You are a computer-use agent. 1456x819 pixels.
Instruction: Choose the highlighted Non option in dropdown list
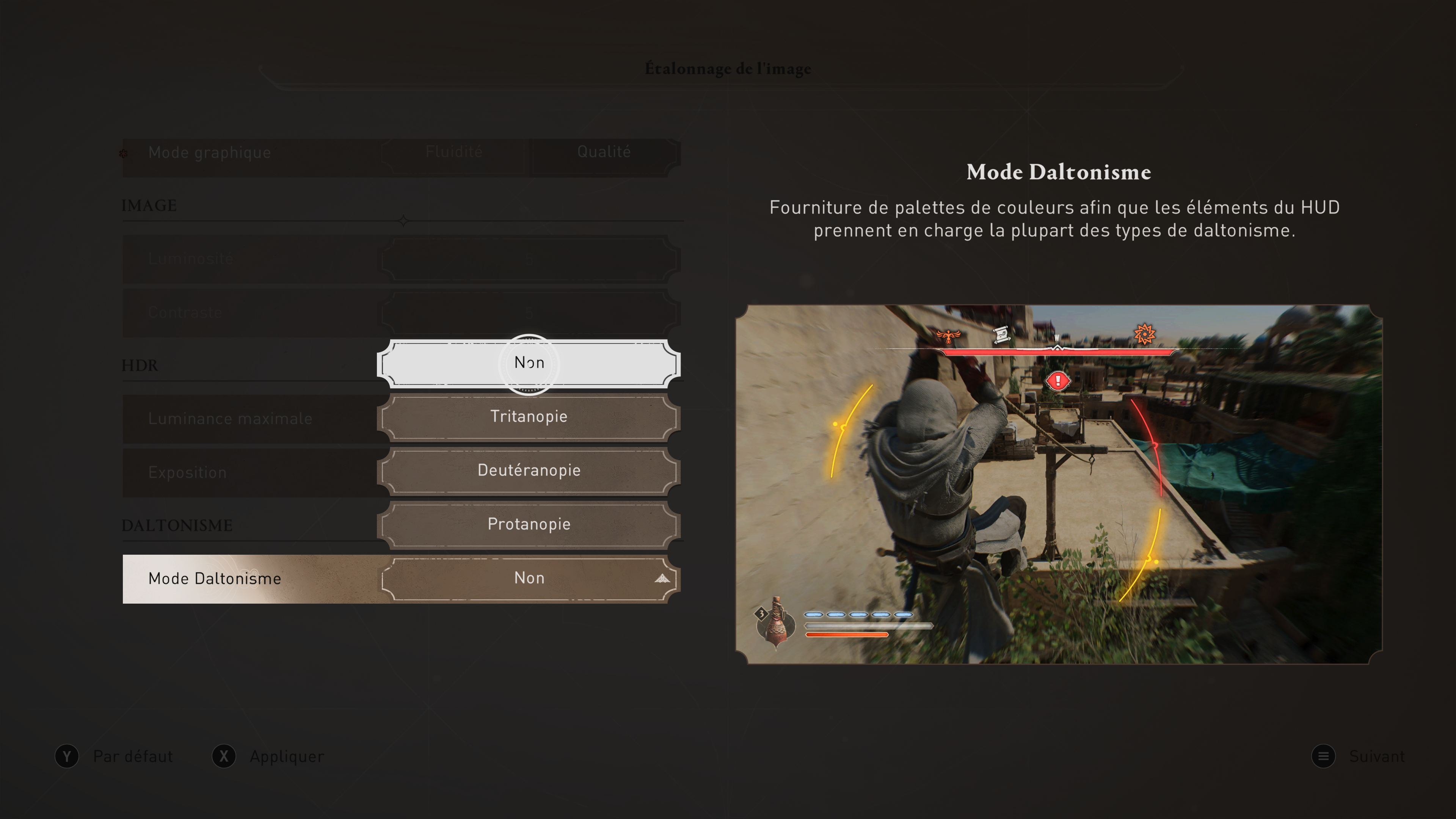[x=529, y=363]
